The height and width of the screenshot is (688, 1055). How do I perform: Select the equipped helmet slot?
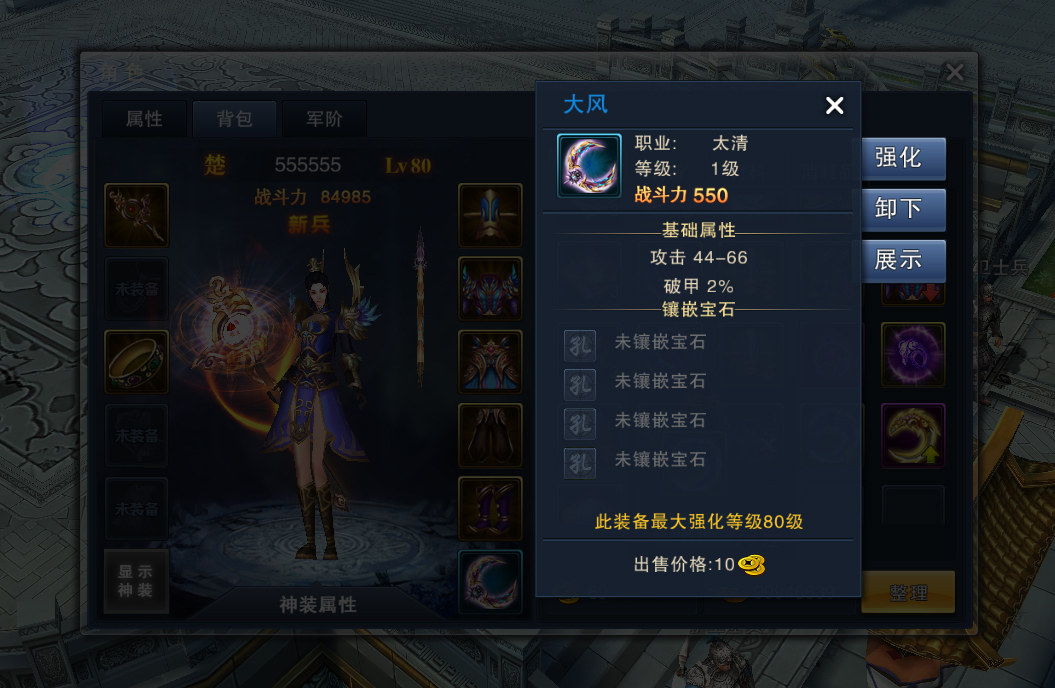click(490, 215)
